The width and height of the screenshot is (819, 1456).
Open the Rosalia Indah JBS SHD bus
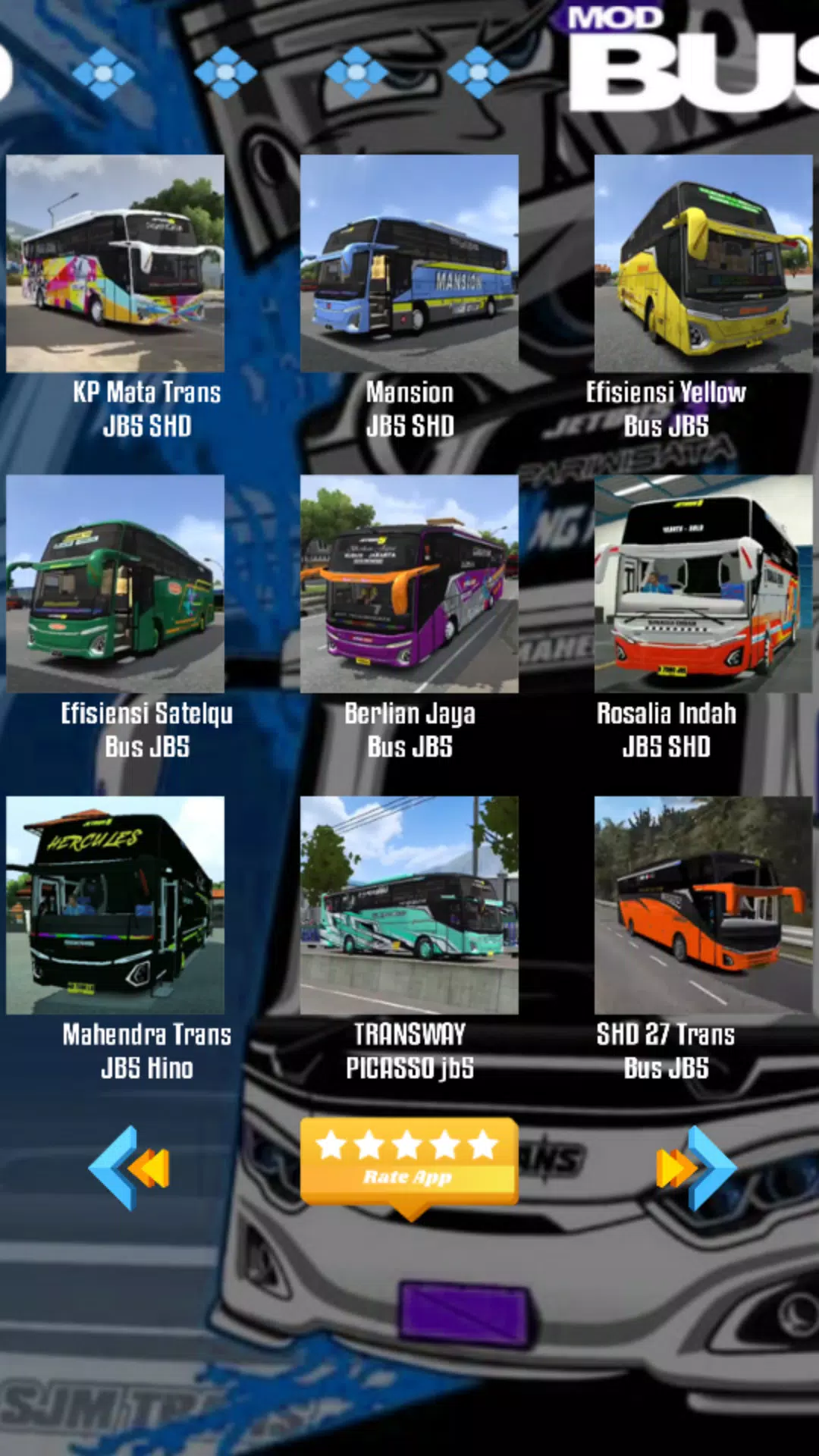coord(703,584)
